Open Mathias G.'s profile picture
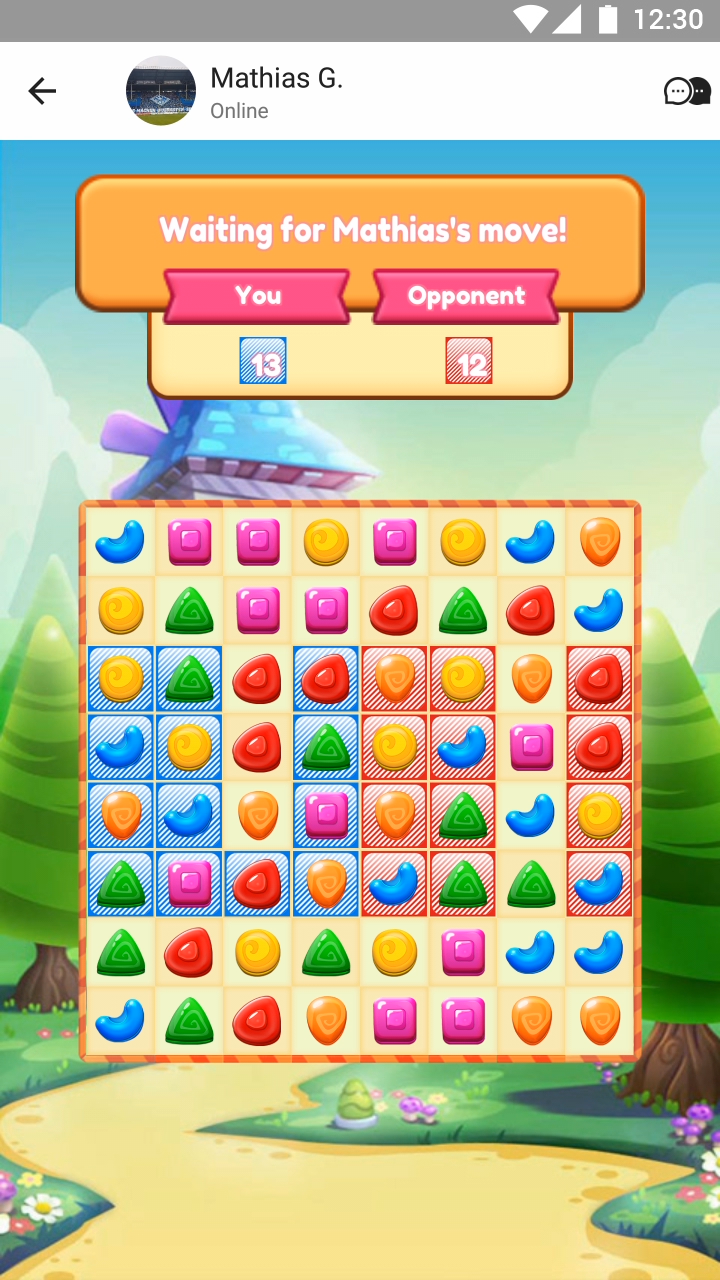 [161, 91]
